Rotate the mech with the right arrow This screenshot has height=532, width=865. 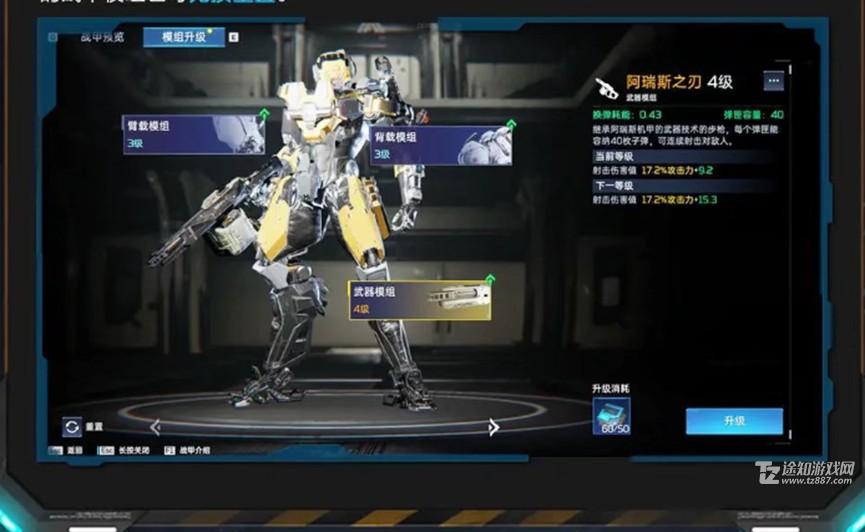pos(493,427)
